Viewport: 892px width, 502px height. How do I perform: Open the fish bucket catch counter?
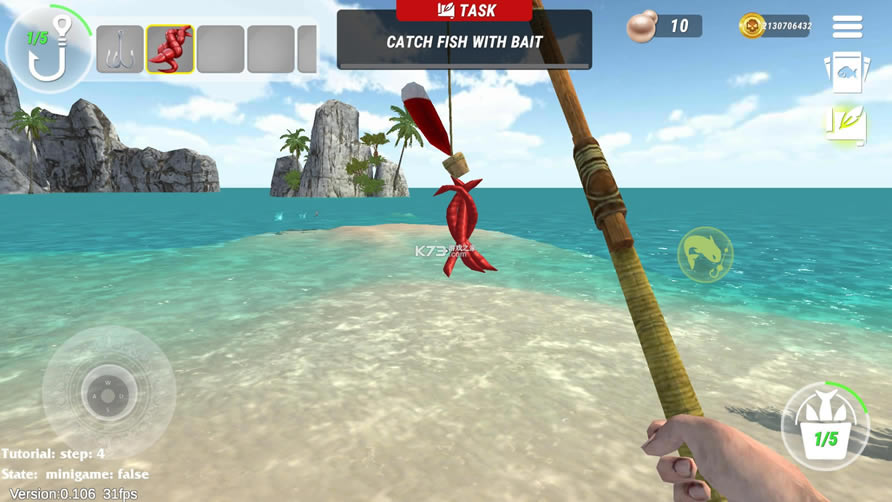pyautogui.click(x=825, y=428)
